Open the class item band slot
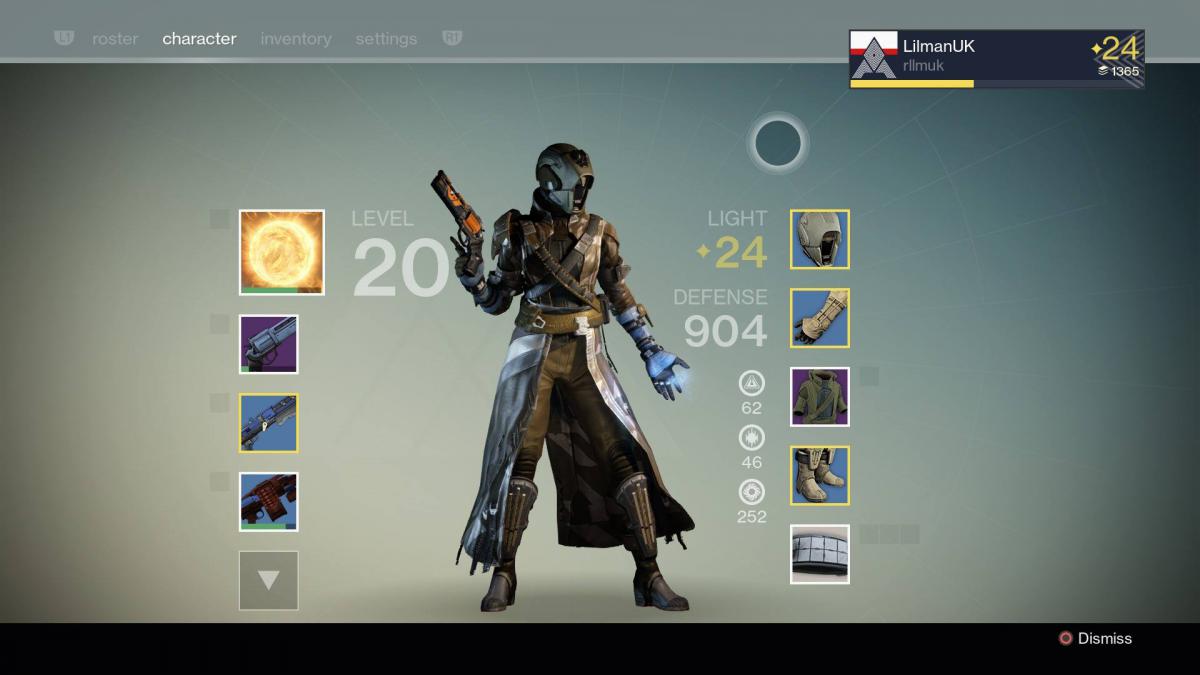 pos(820,554)
